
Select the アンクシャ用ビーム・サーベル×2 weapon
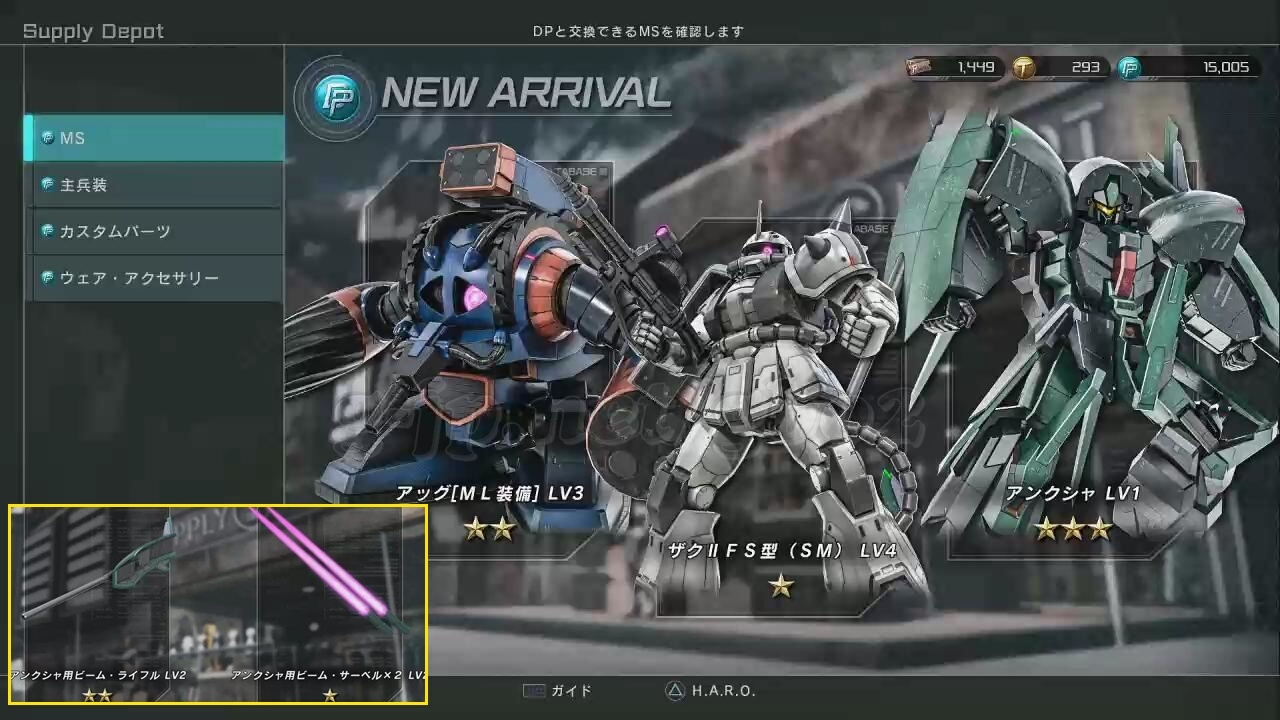[x=330, y=600]
